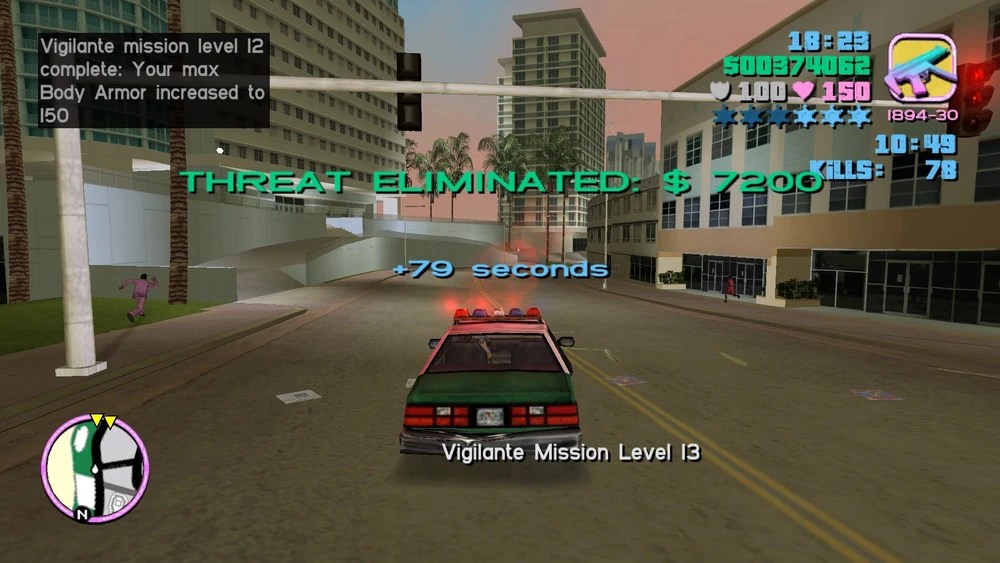This screenshot has width=1000, height=563.
Task: Click the circular radar minimap
Action: point(95,468)
